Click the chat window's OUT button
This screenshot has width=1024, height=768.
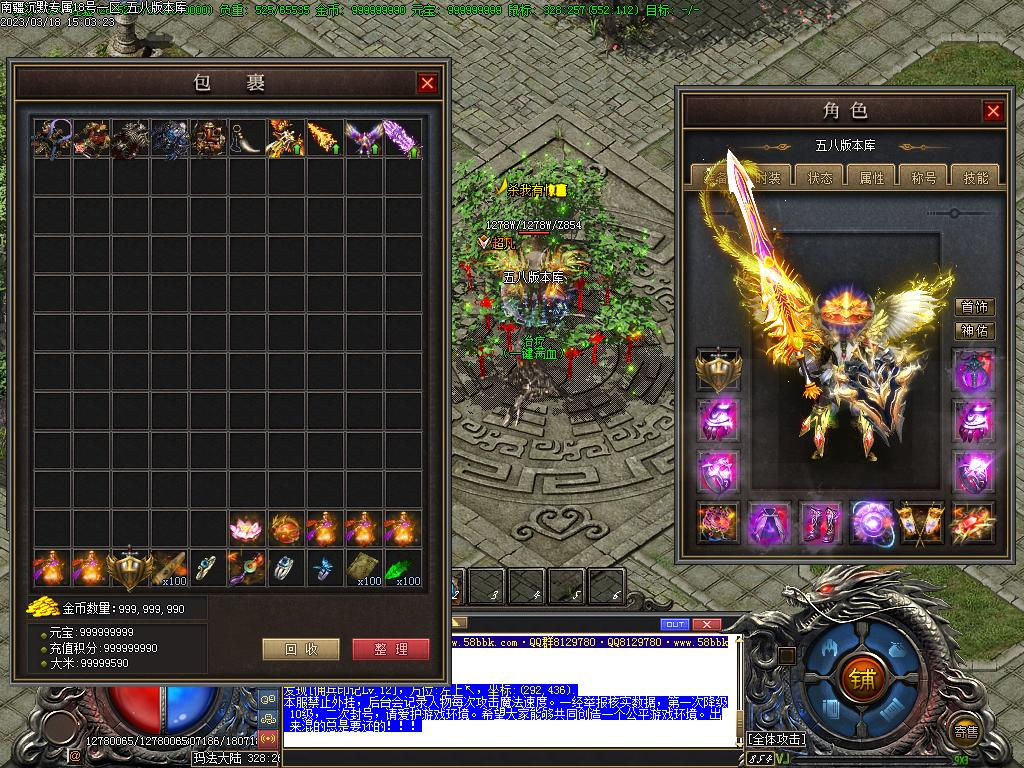point(675,624)
